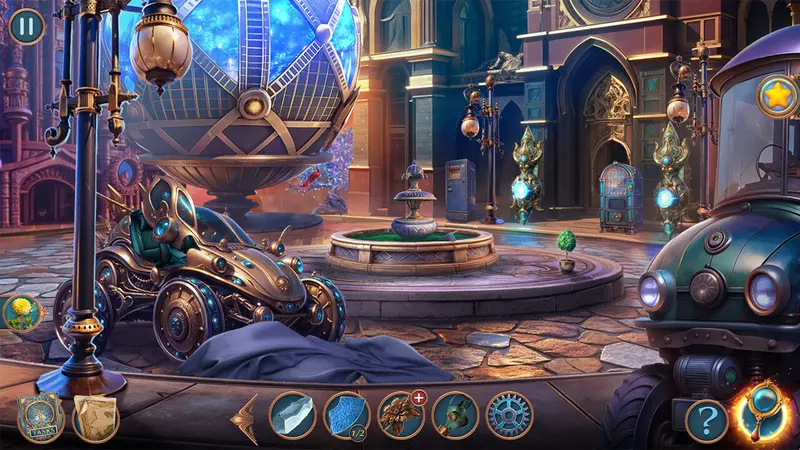Select the blue cloth inventory item
The width and height of the screenshot is (800, 450).
coord(347,415)
